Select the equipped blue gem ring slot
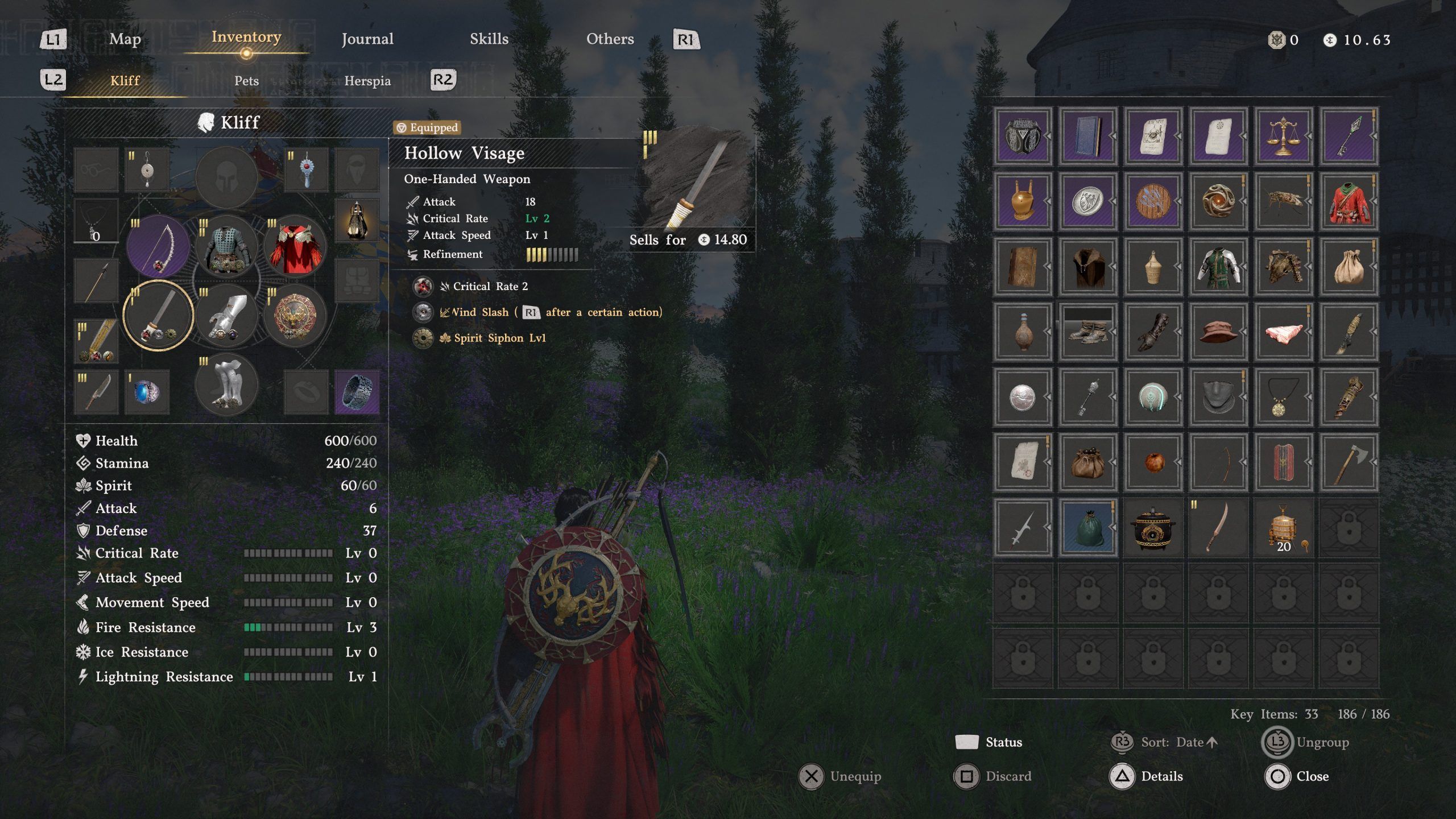Viewport: 1456px width, 819px height. (147, 392)
